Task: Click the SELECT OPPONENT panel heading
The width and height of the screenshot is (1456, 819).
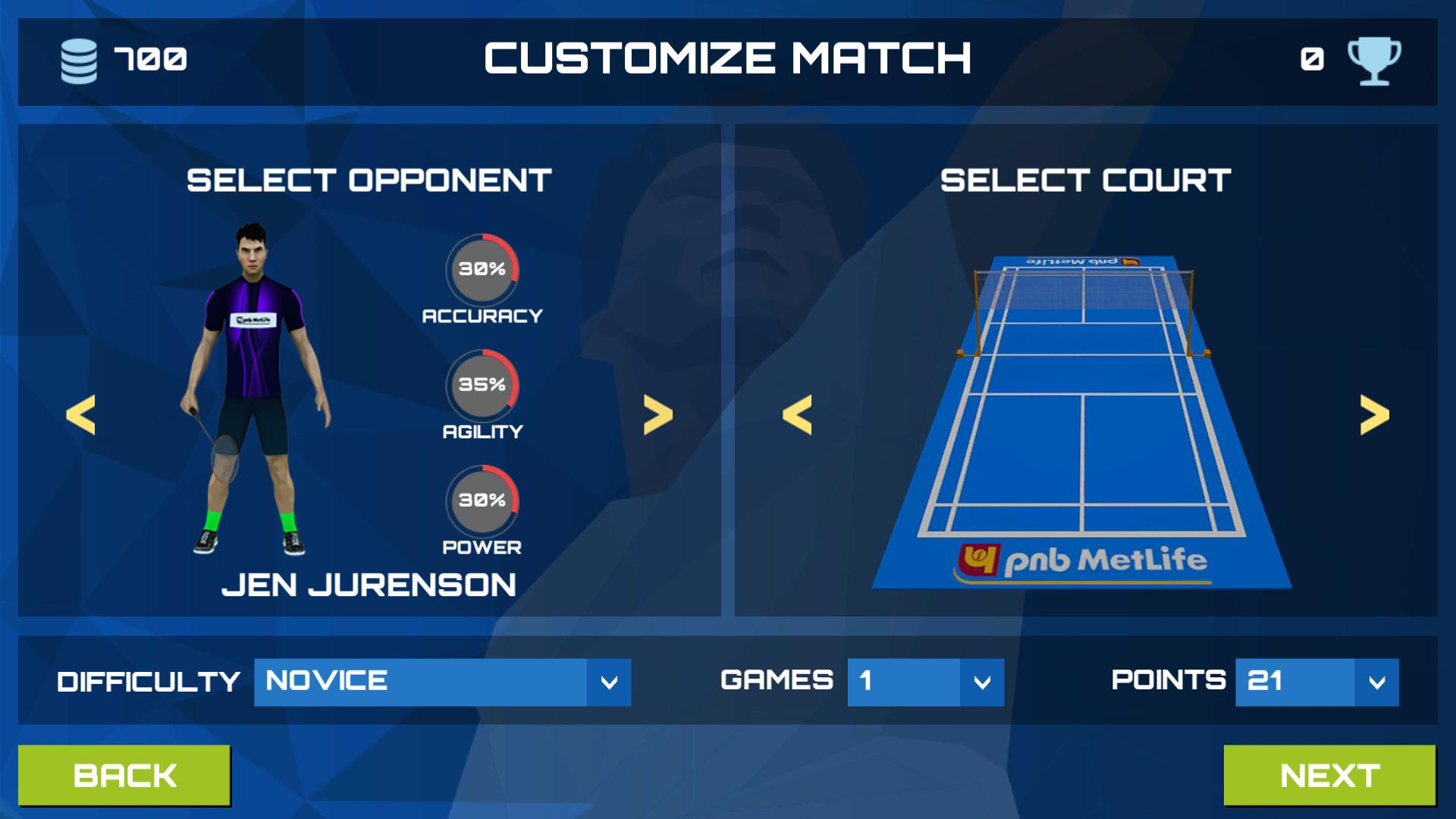Action: pos(369,180)
